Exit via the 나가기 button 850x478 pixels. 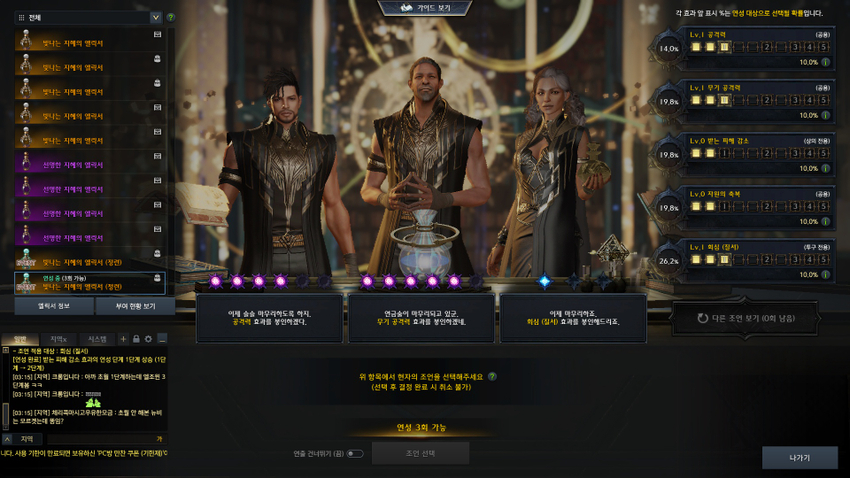pos(799,458)
